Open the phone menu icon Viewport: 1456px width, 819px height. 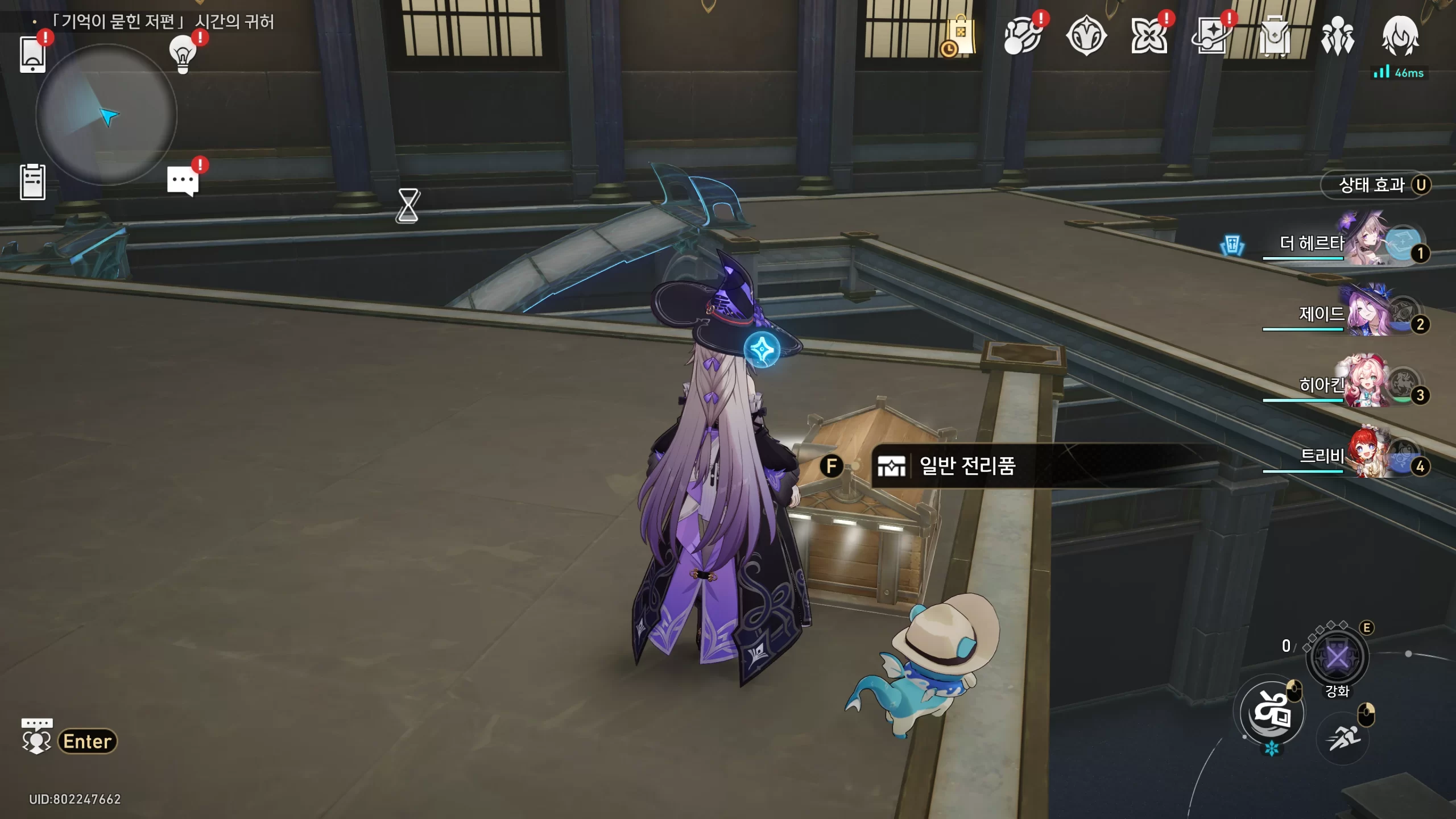32,55
